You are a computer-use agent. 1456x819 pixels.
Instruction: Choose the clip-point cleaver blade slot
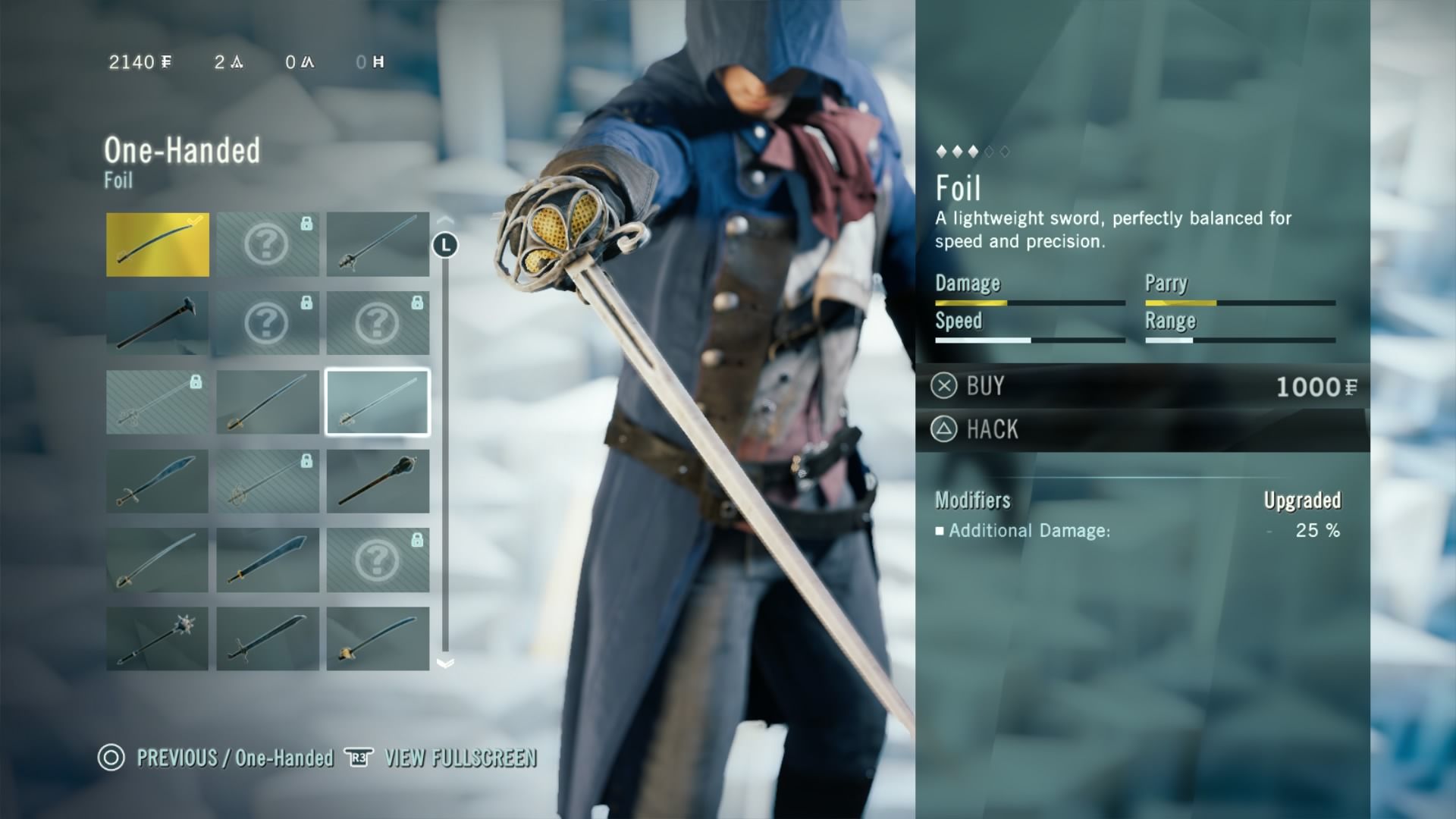pyautogui.click(x=268, y=560)
